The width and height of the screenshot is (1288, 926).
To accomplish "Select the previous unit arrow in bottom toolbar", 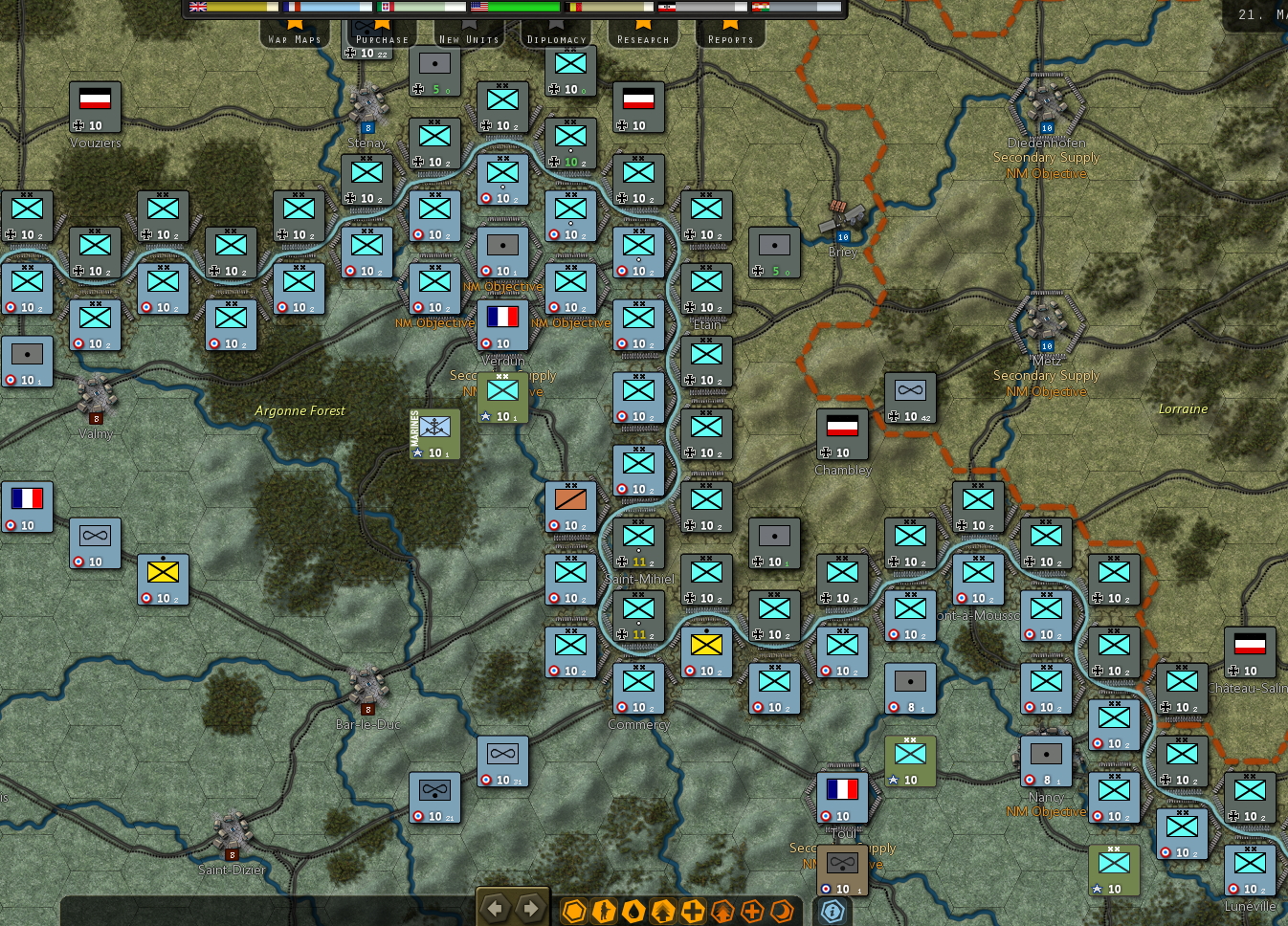I will [x=495, y=909].
